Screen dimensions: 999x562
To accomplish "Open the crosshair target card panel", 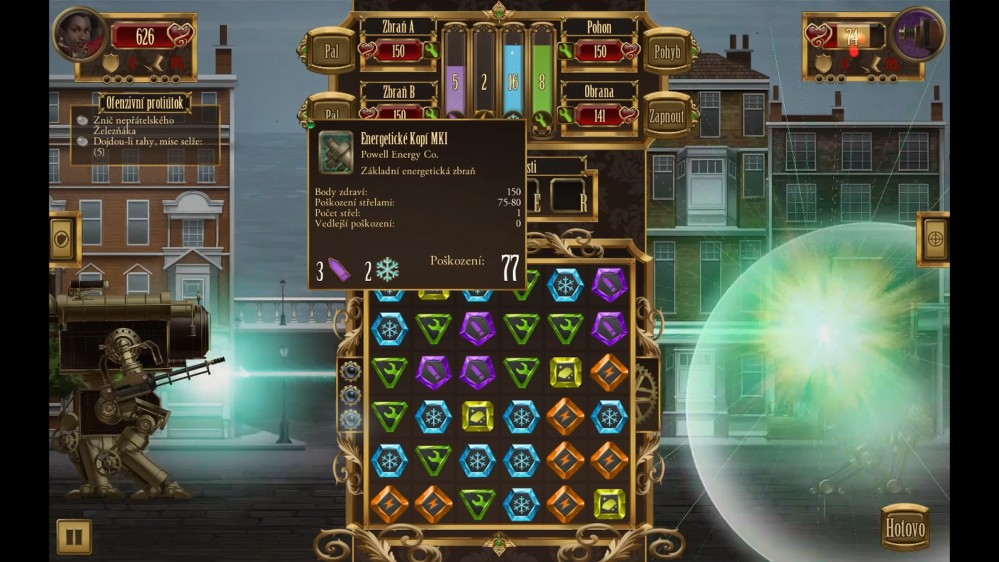I will 933,240.
